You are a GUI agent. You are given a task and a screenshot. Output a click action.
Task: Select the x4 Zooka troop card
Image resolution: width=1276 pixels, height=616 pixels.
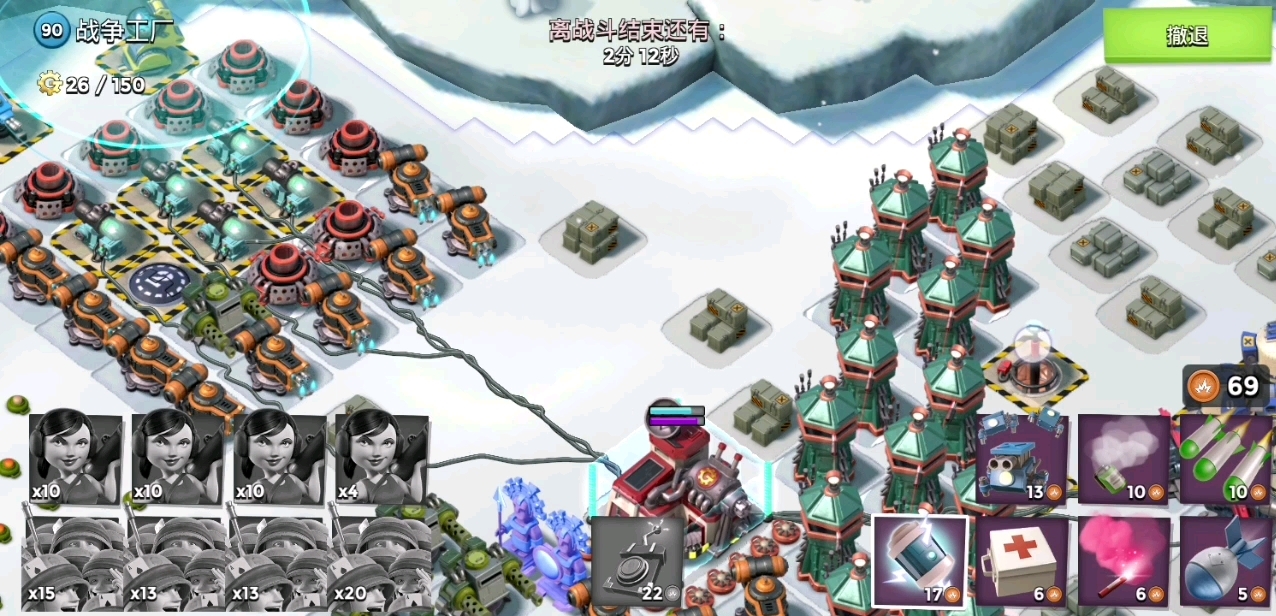coord(382,459)
